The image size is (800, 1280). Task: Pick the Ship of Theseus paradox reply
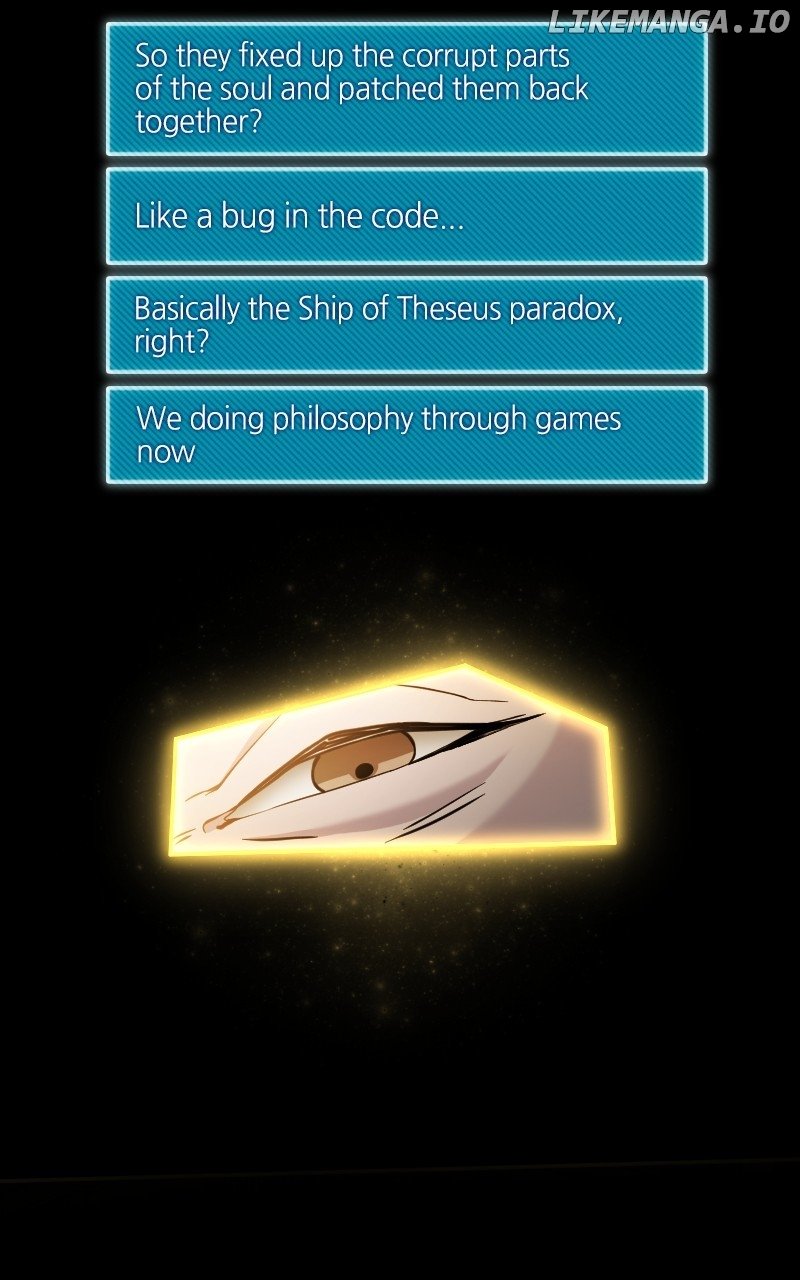point(406,325)
